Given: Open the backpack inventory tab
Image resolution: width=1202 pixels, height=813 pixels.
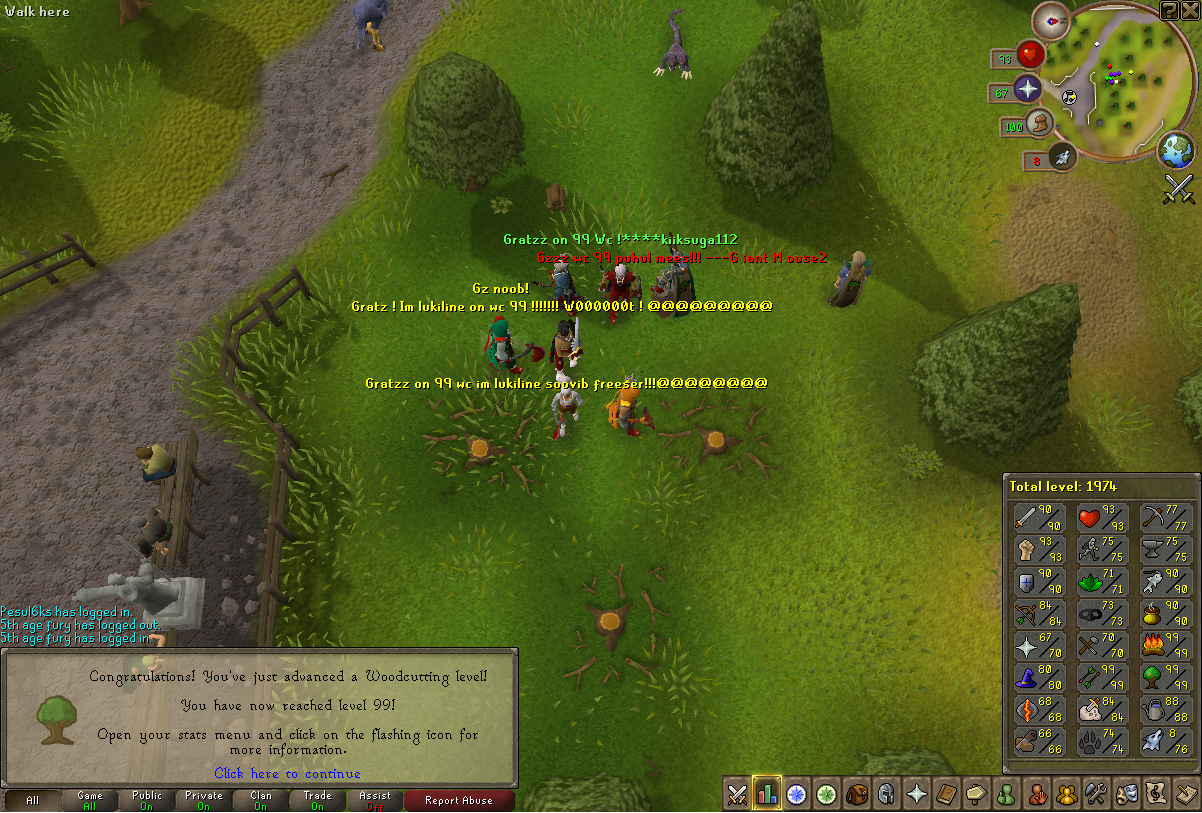Looking at the screenshot, I should coord(856,794).
